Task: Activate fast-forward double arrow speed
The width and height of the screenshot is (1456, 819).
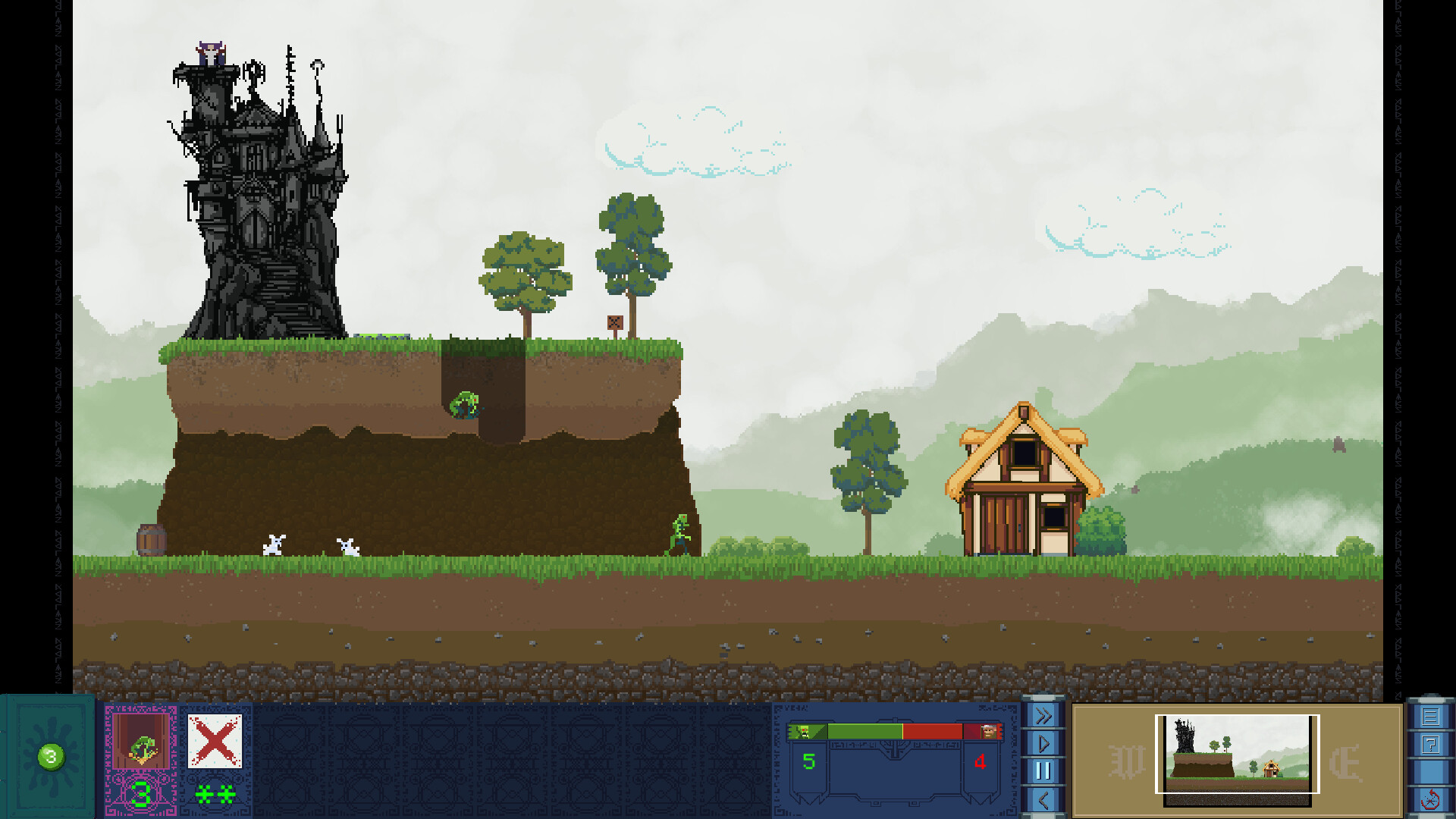Action: (1043, 716)
